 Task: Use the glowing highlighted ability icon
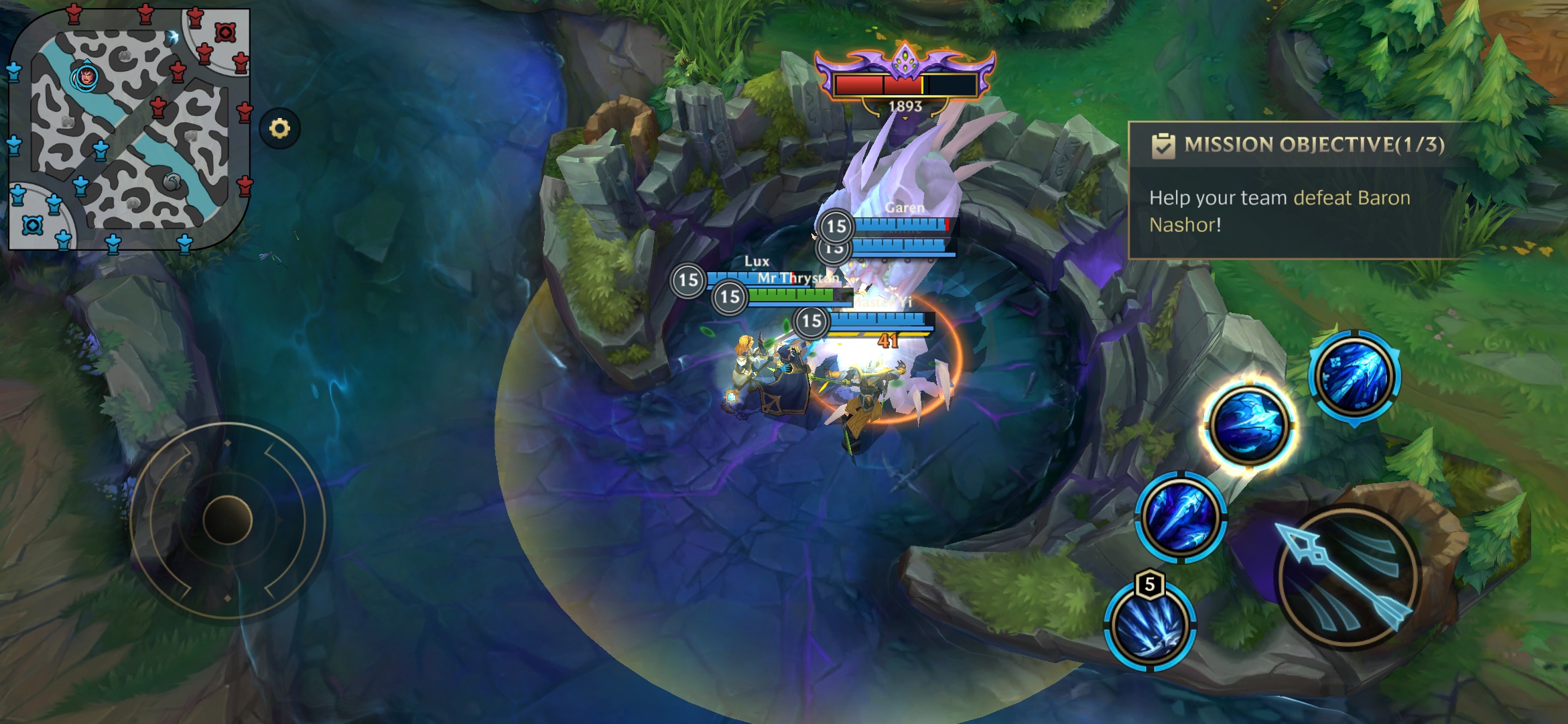point(1249,425)
